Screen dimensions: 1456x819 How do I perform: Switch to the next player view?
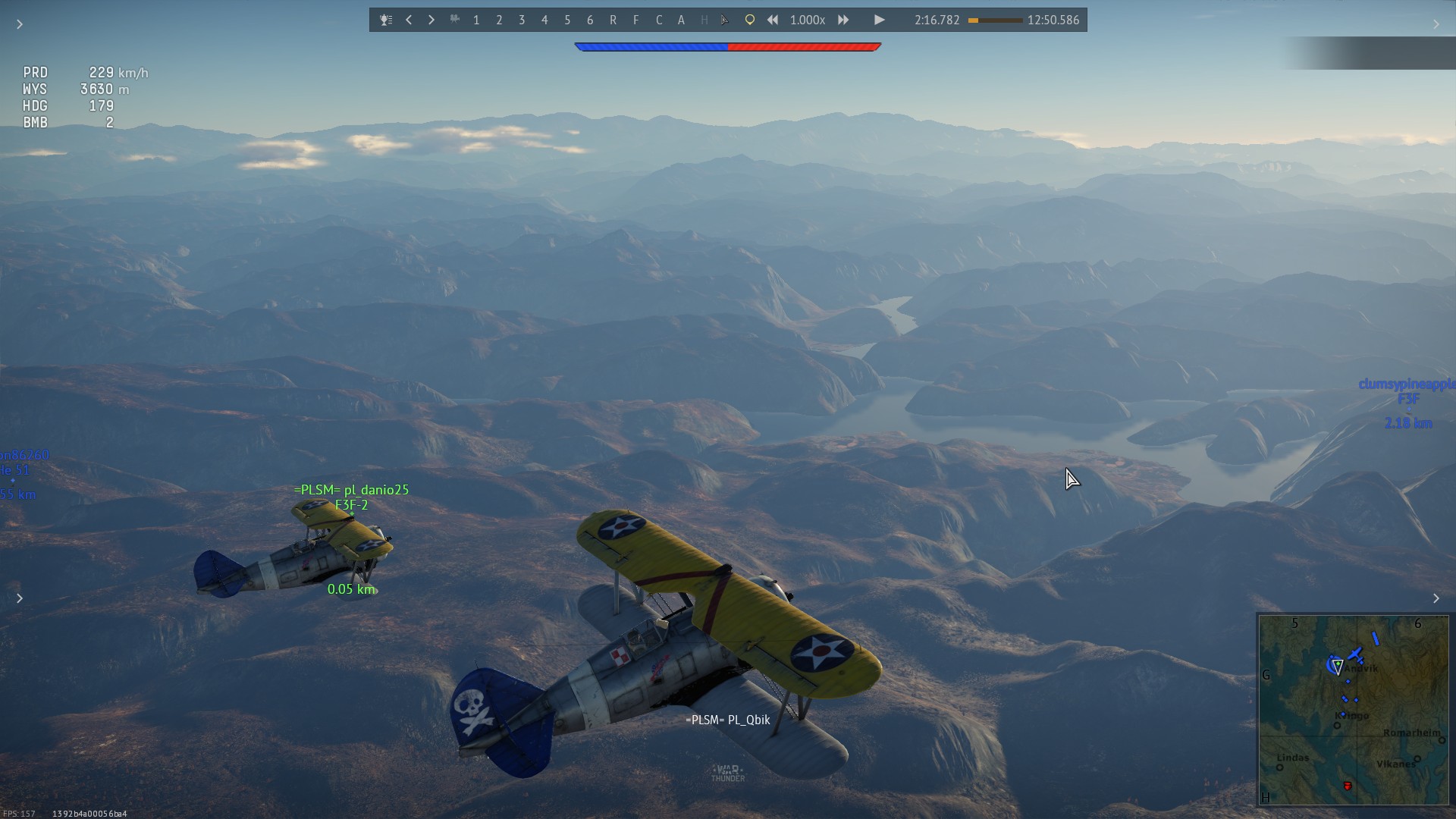pos(431,20)
